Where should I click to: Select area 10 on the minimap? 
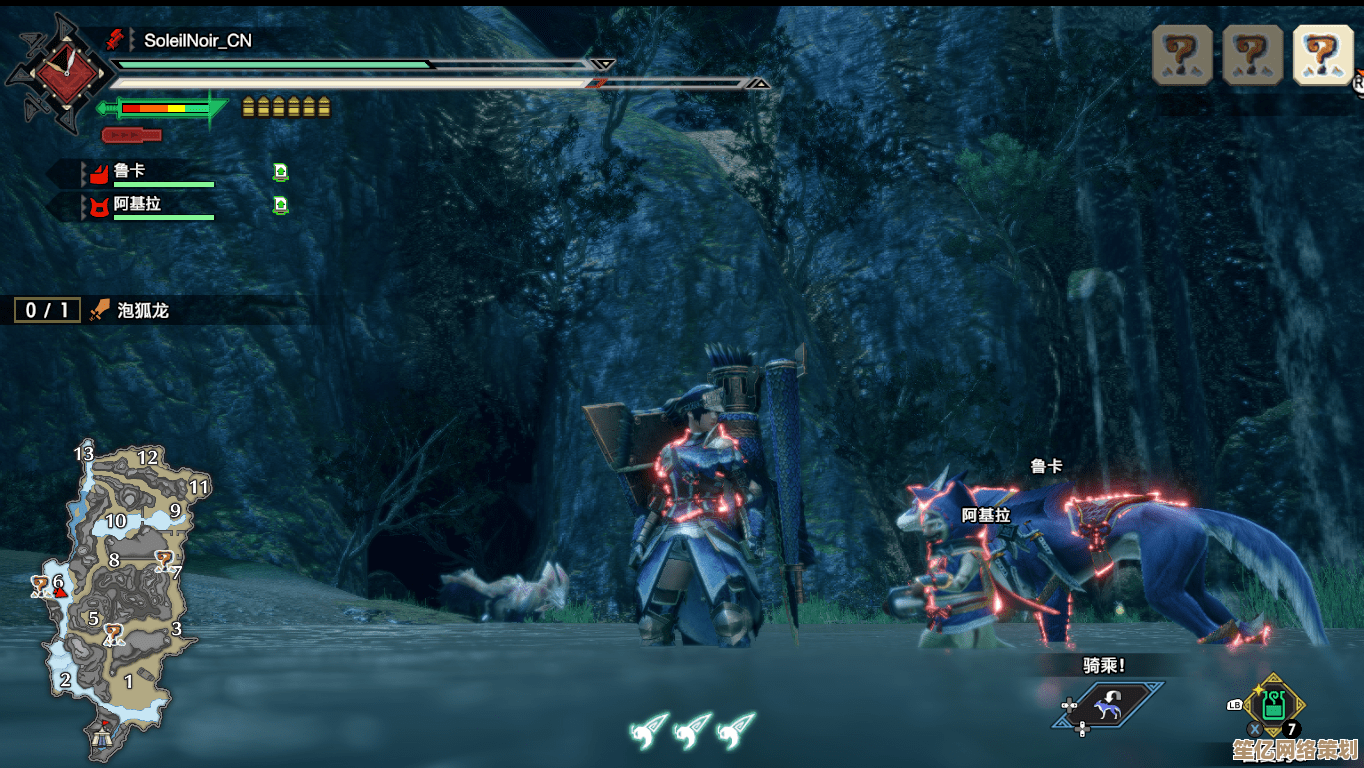point(116,521)
